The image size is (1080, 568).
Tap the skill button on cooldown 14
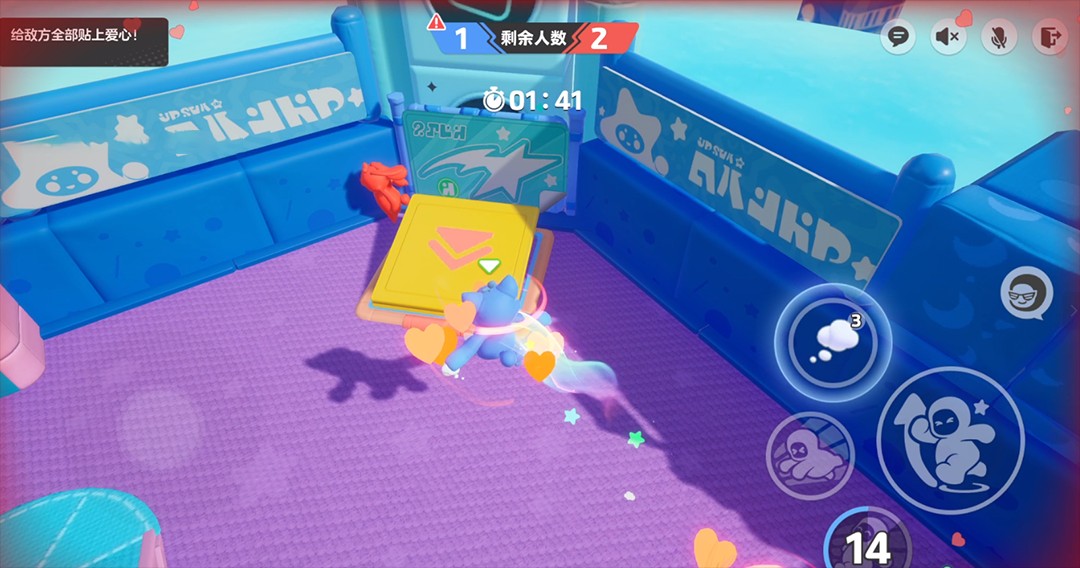click(867, 543)
